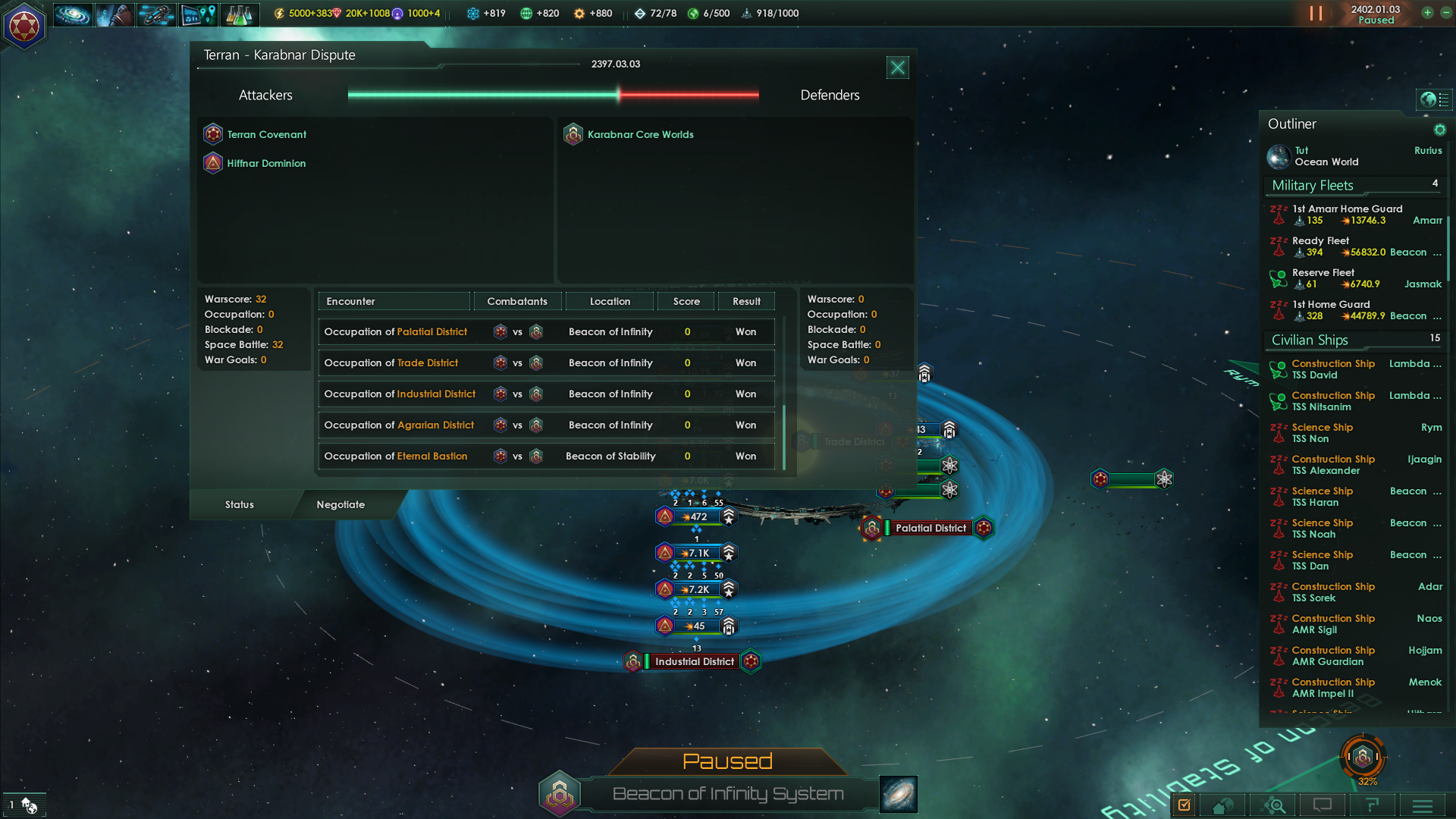
Task: Sort encounters by the Location column
Action: [610, 301]
